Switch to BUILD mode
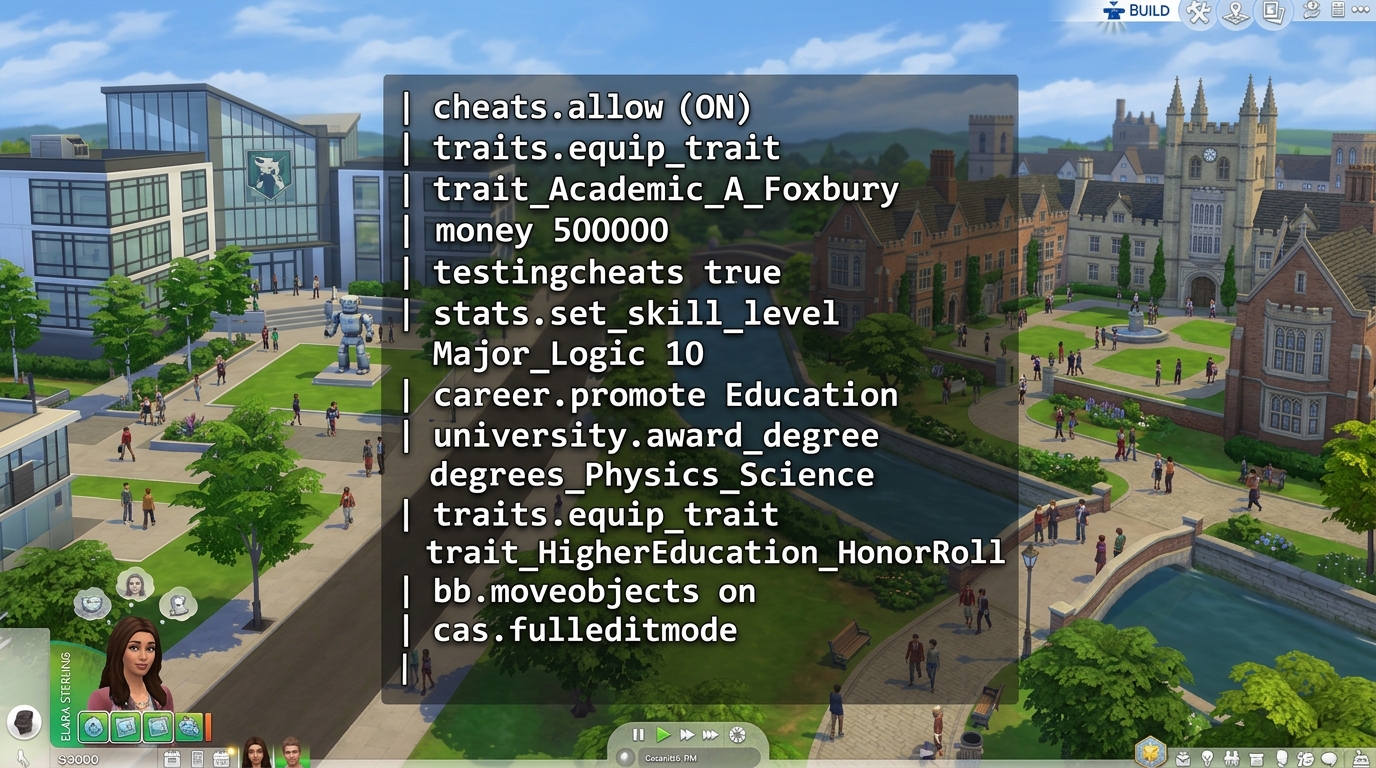The image size is (1376, 768). tap(1140, 11)
